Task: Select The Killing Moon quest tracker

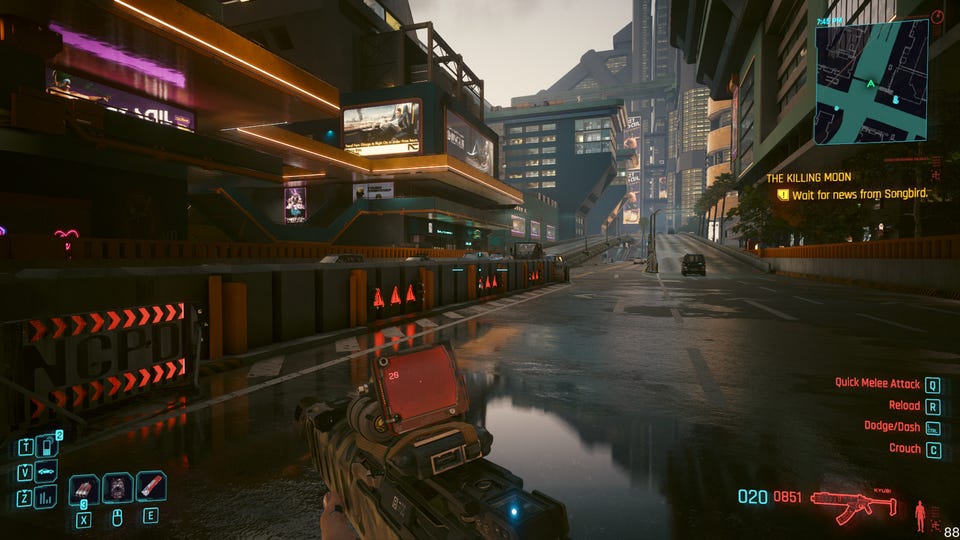Action: click(x=806, y=178)
